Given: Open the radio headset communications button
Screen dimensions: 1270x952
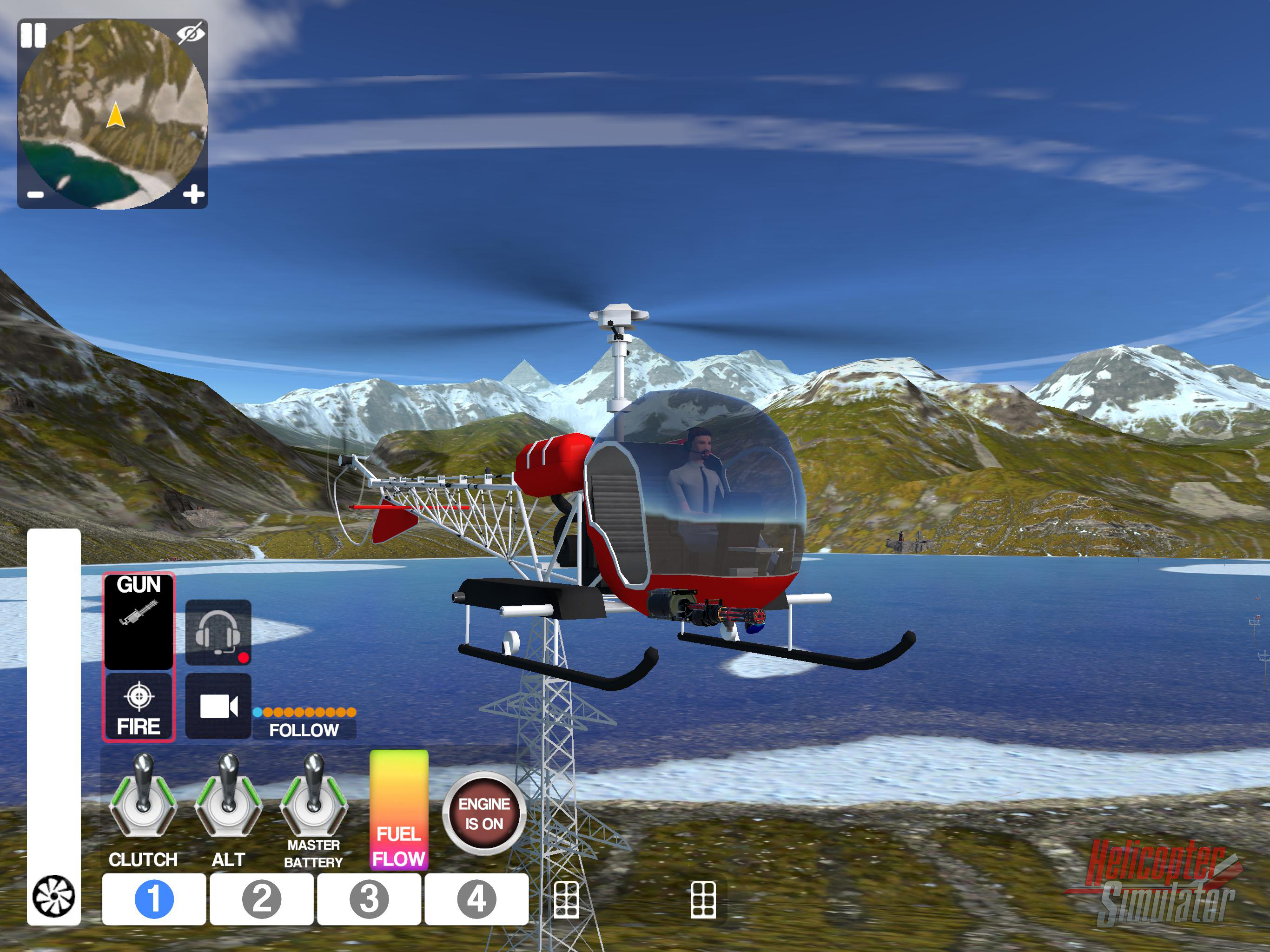Looking at the screenshot, I should [x=218, y=633].
